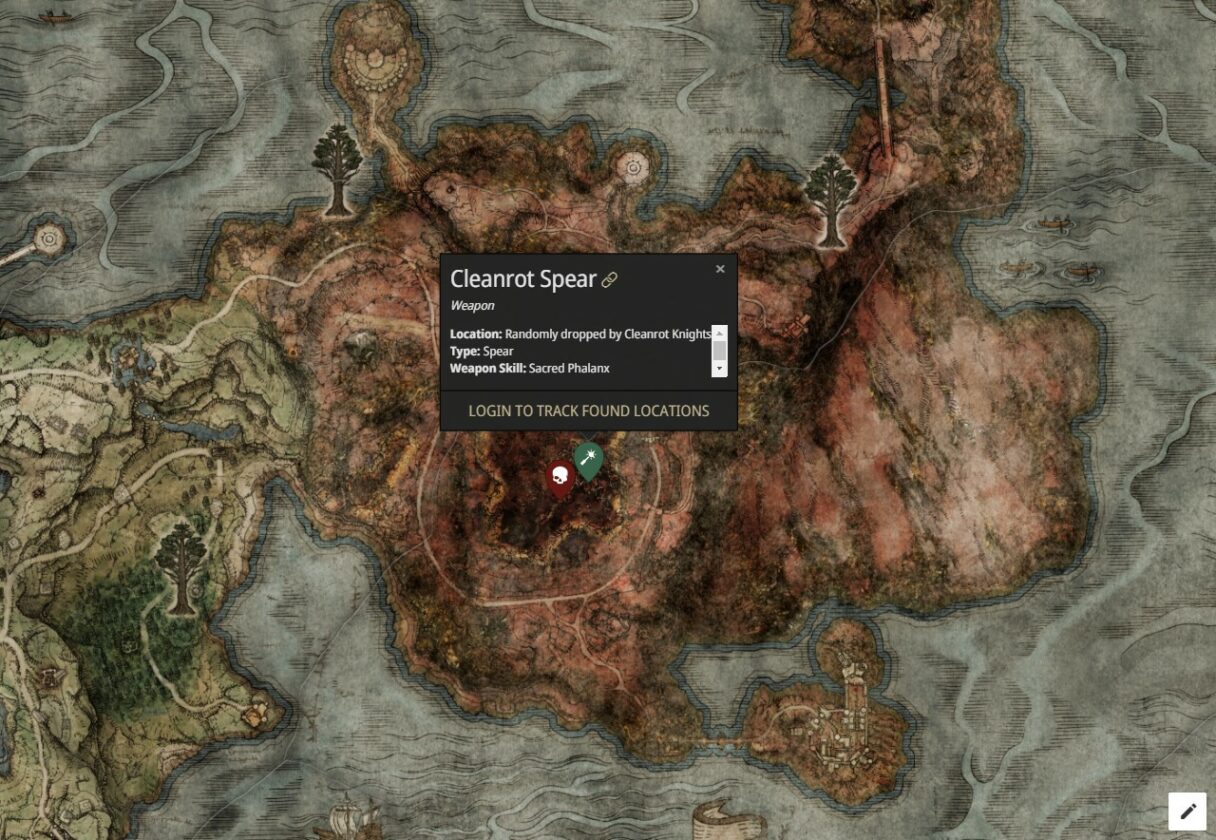Select the green weapon map marker
Image resolution: width=1216 pixels, height=840 pixels.
coord(589,459)
